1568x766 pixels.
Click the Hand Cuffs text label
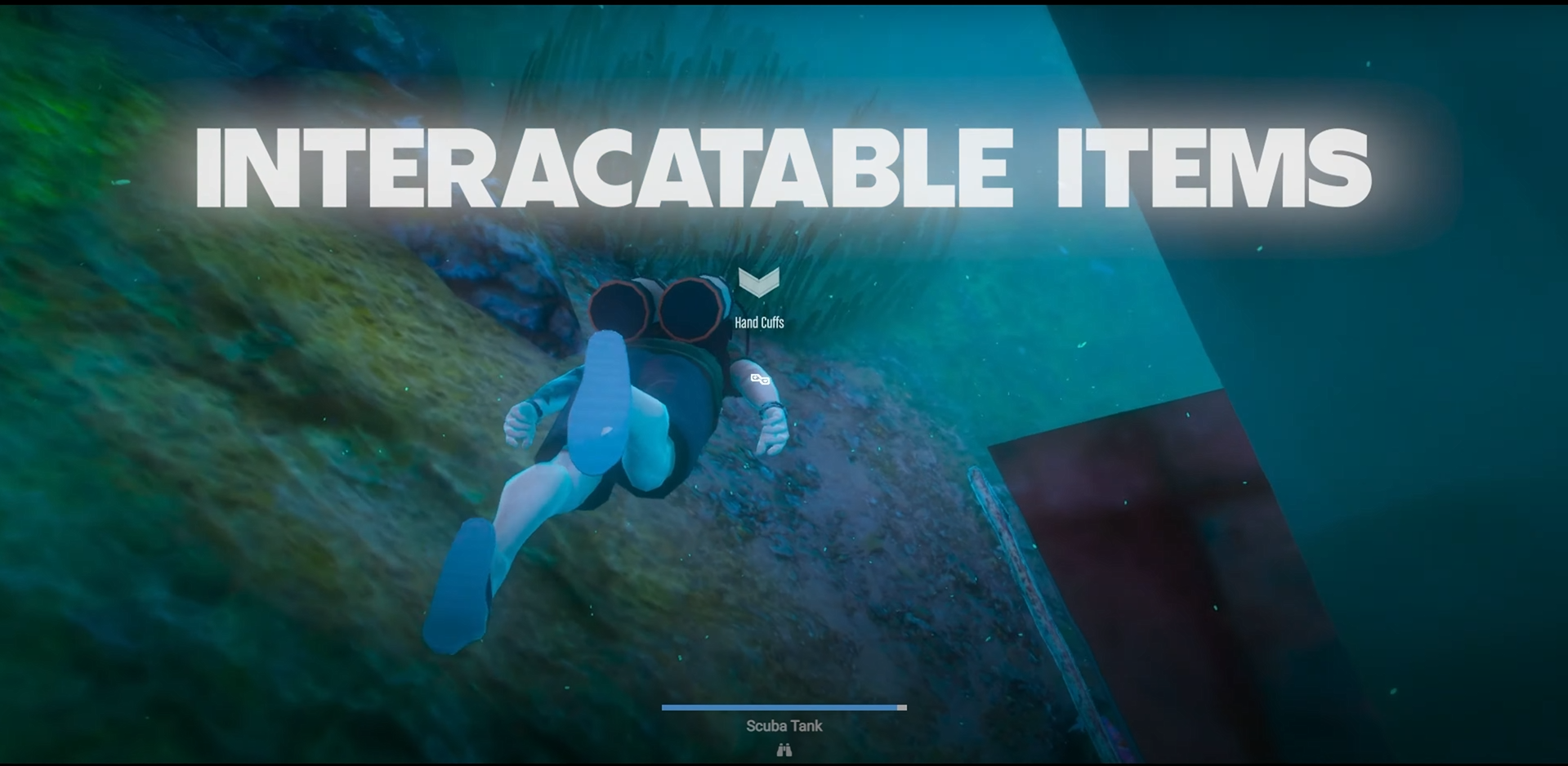(757, 323)
